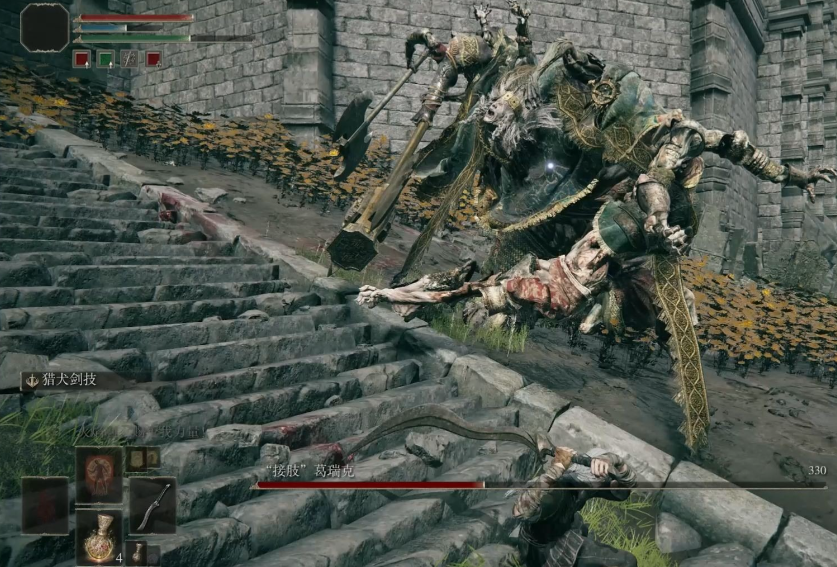The width and height of the screenshot is (837, 567).
Task: Click the empty octagonal frame beside health bar
Action: point(45,27)
